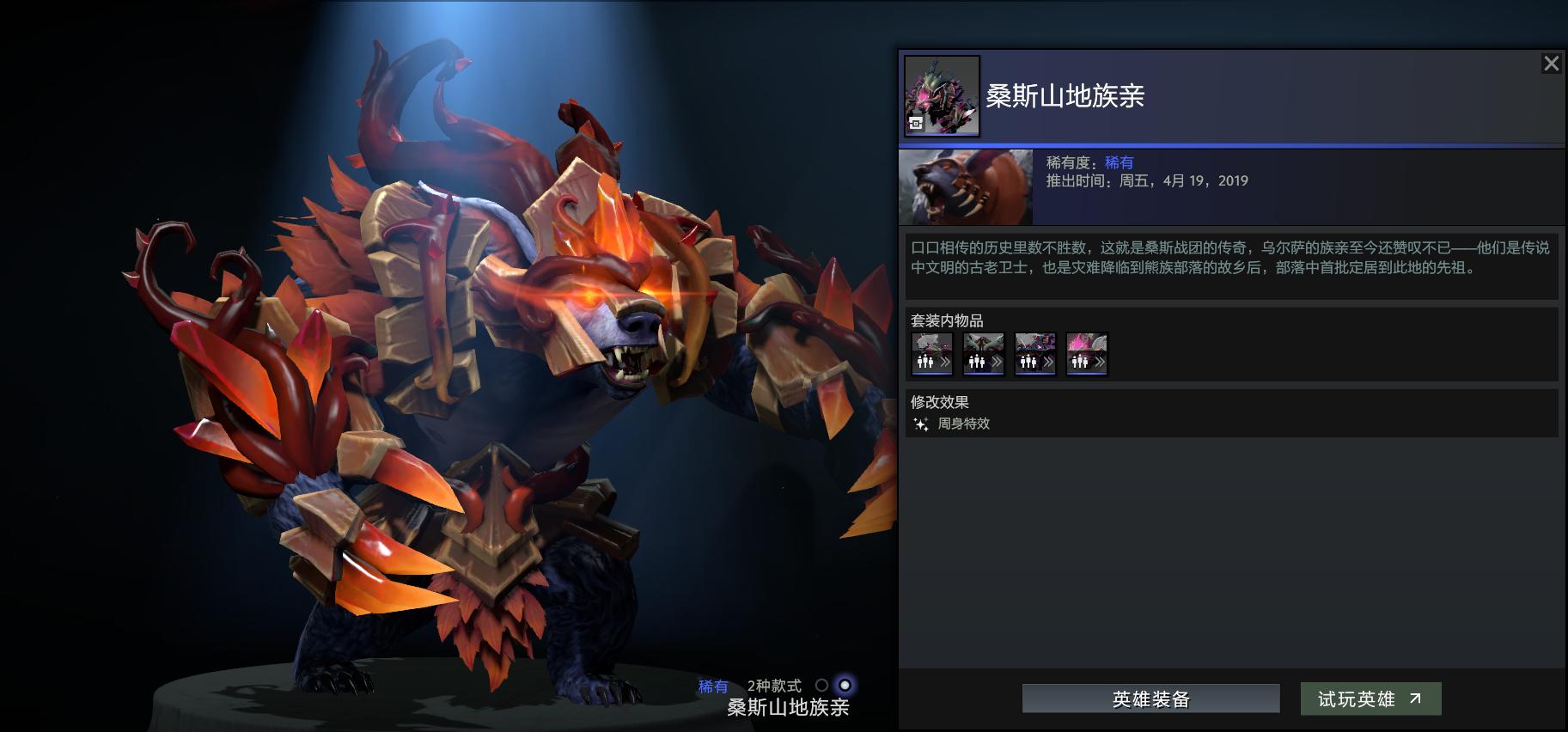Image resolution: width=1568 pixels, height=732 pixels.
Task: Expand the second item via its chevron arrows
Action: pyautogui.click(x=999, y=363)
